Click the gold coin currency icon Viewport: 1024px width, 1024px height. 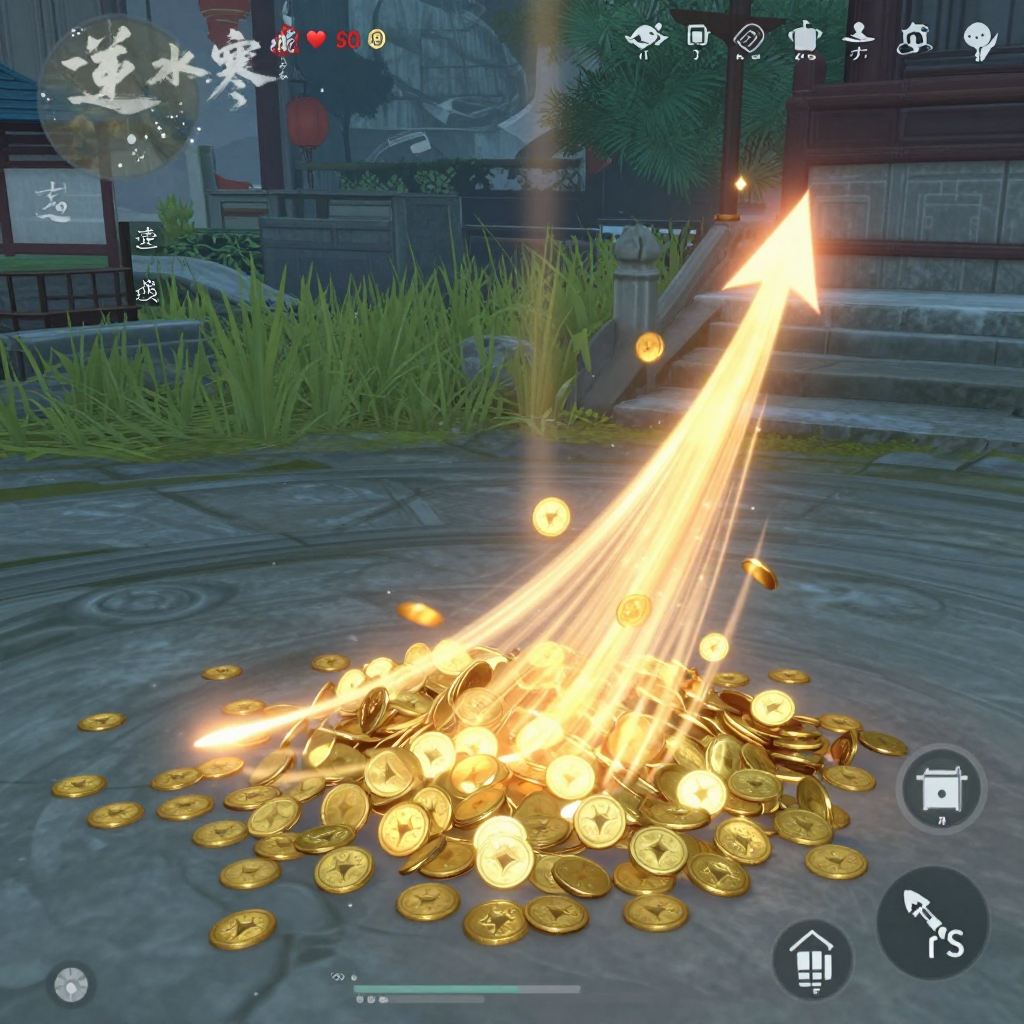pos(376,40)
